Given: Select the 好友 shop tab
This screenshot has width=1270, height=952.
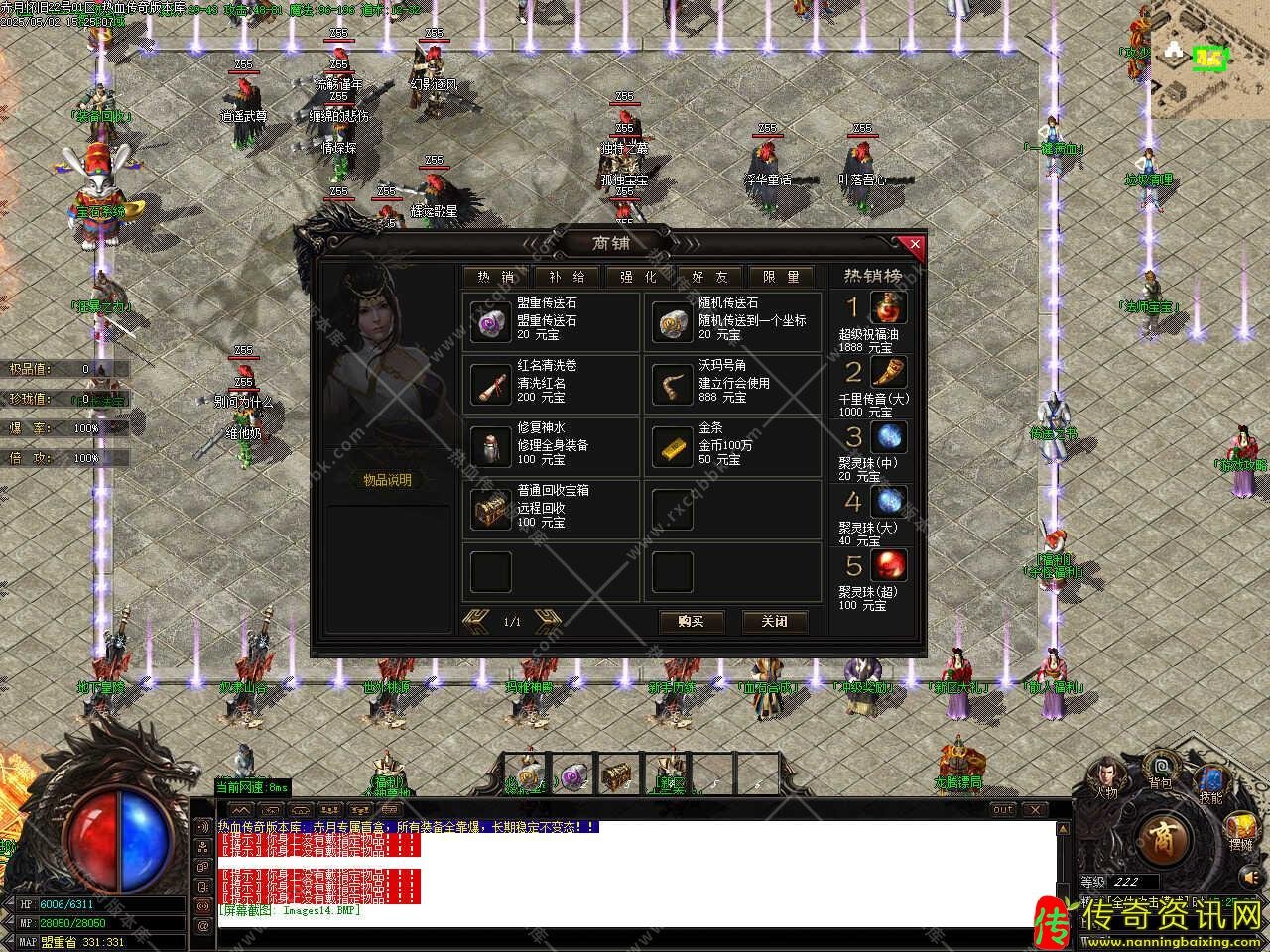Looking at the screenshot, I should [x=709, y=277].
